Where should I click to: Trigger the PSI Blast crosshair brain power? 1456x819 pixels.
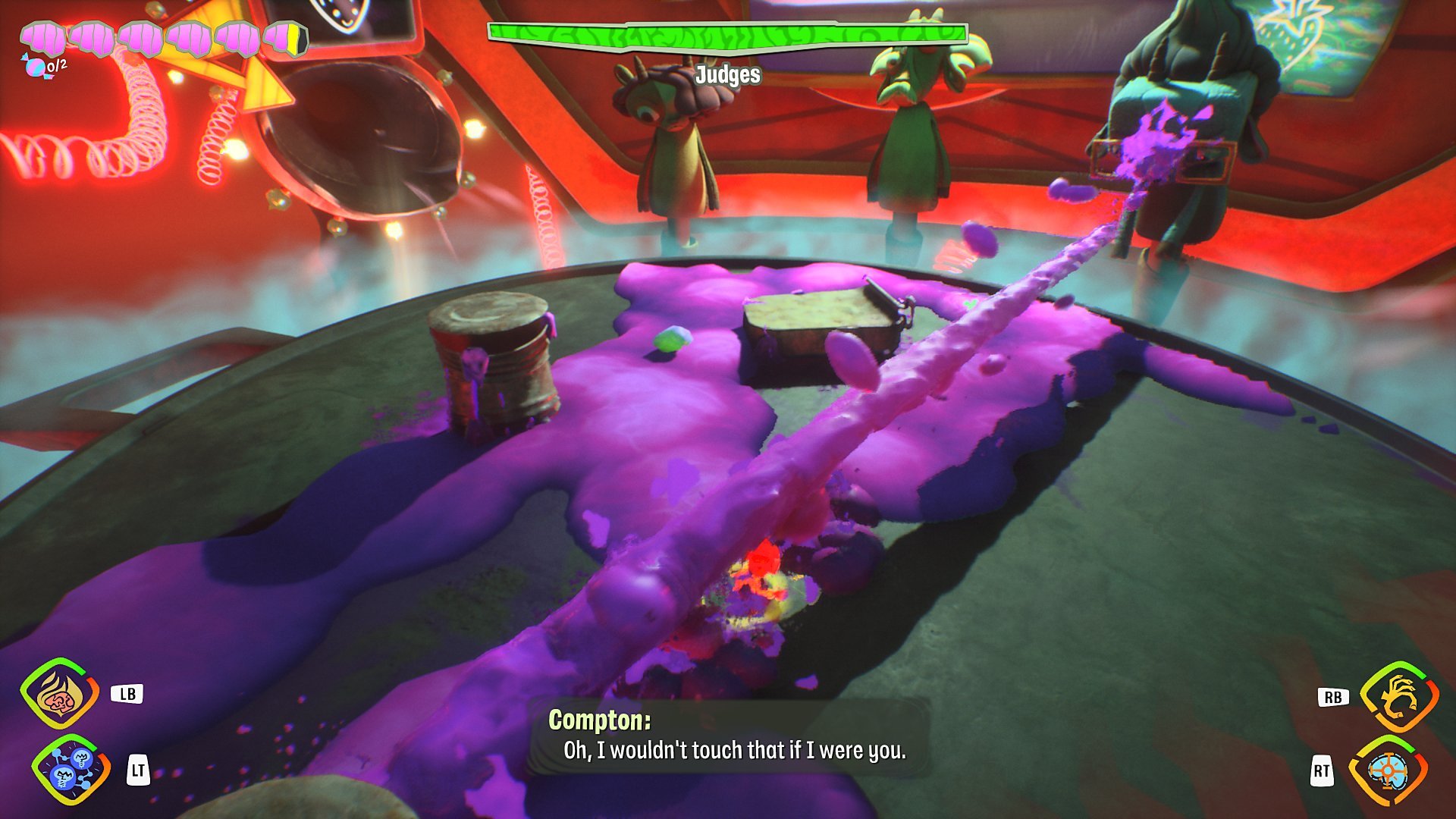point(1388,771)
